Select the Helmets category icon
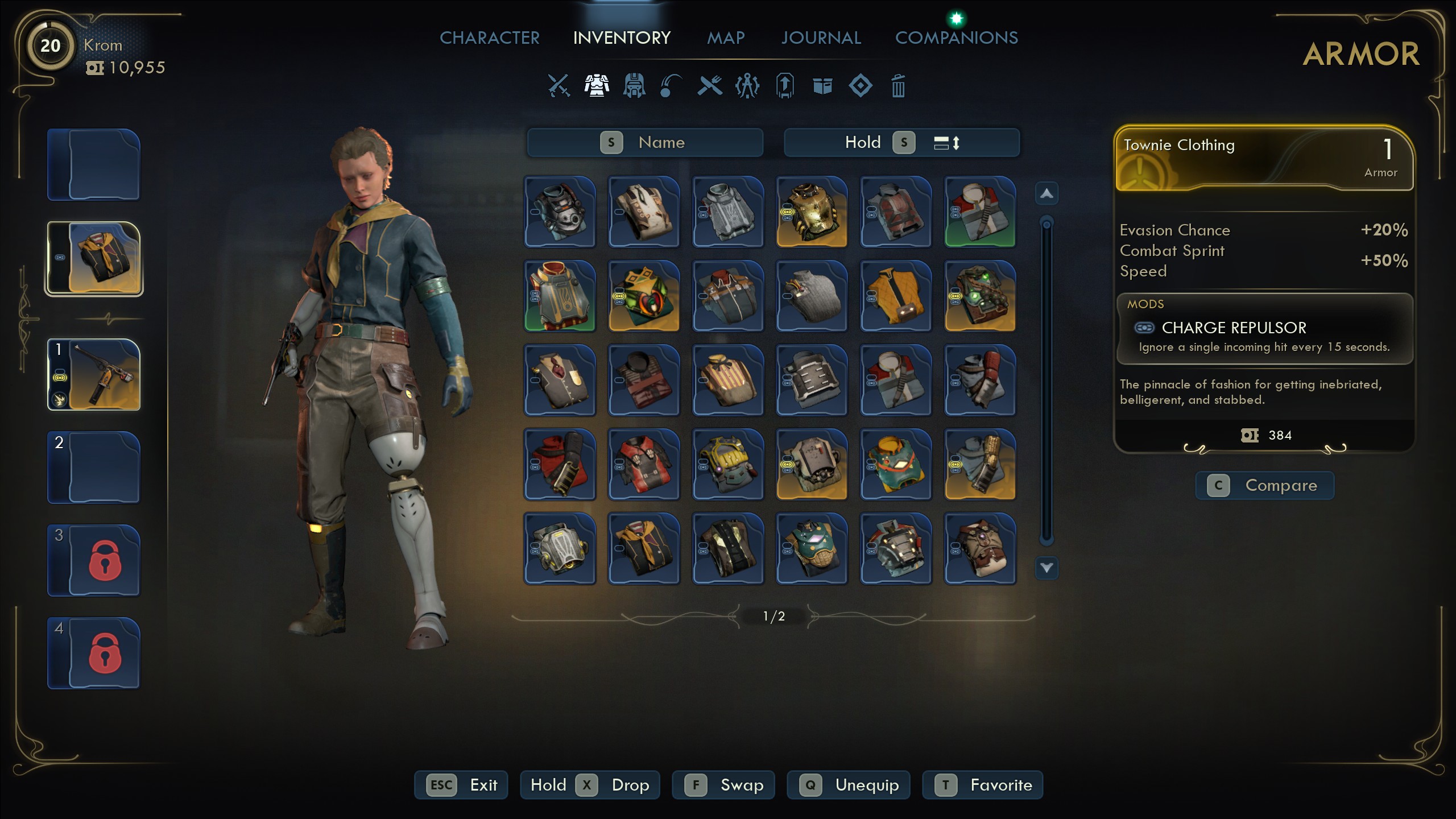 pos(634,86)
